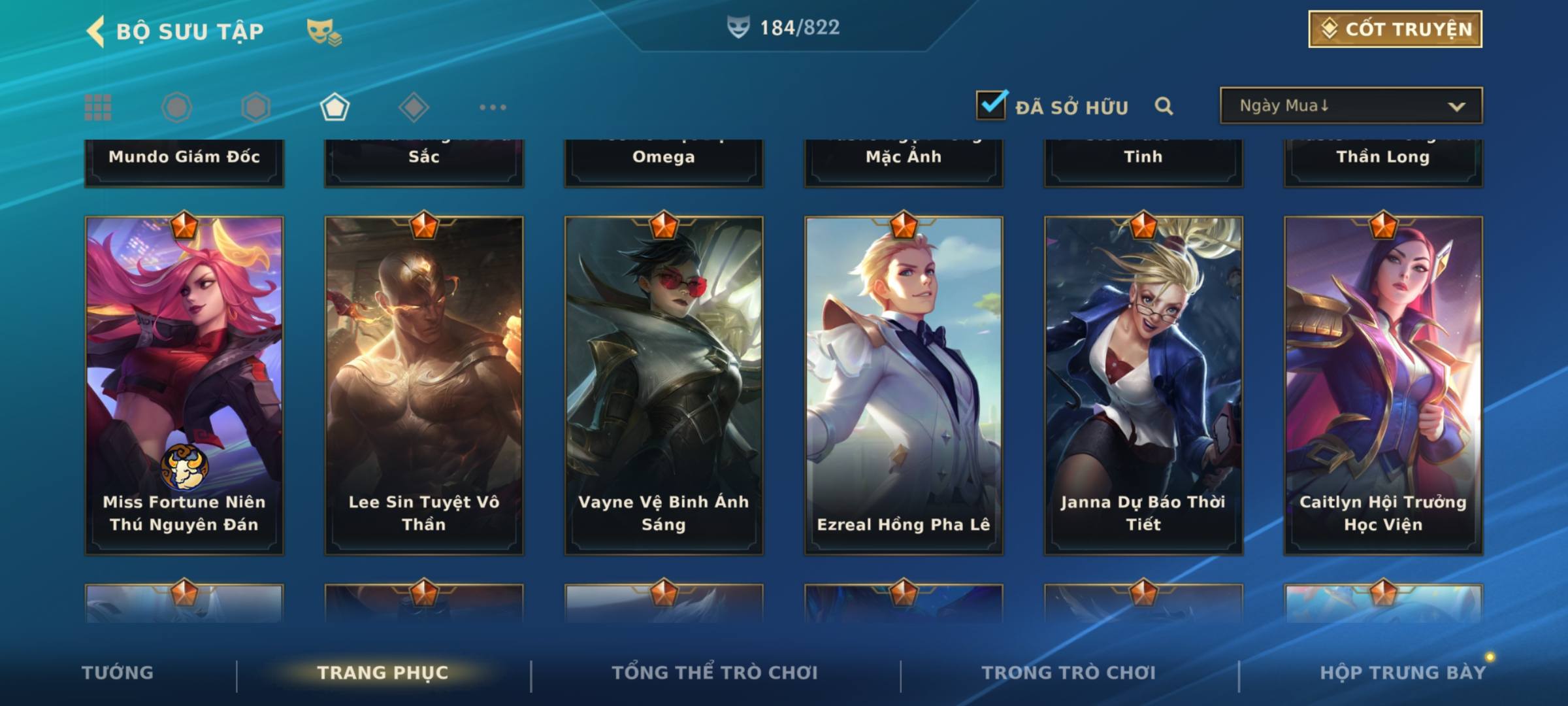Open the Trong Trò Chơi tab
This screenshot has height=706, width=1568.
point(1069,673)
